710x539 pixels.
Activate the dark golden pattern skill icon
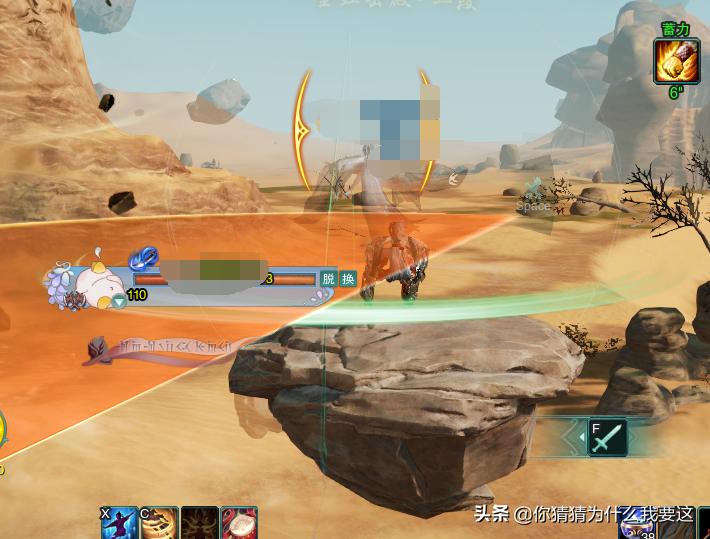[199, 523]
